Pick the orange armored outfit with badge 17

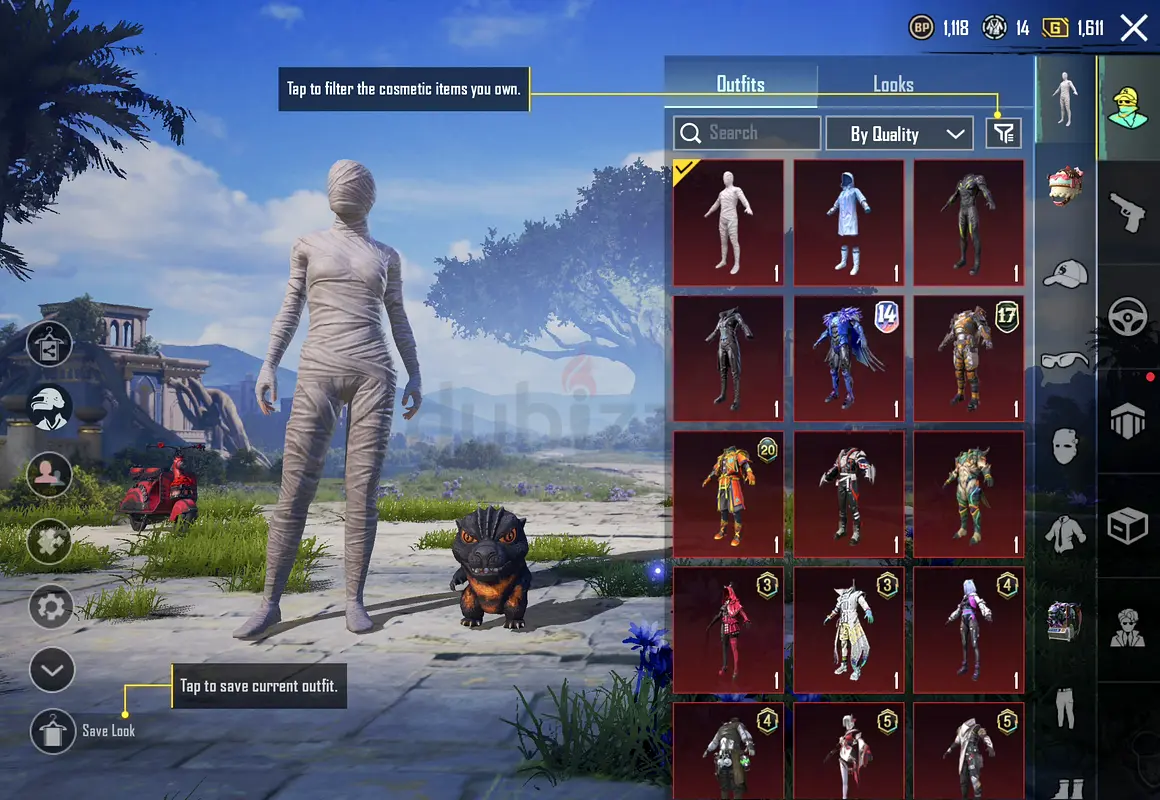[x=968, y=358]
